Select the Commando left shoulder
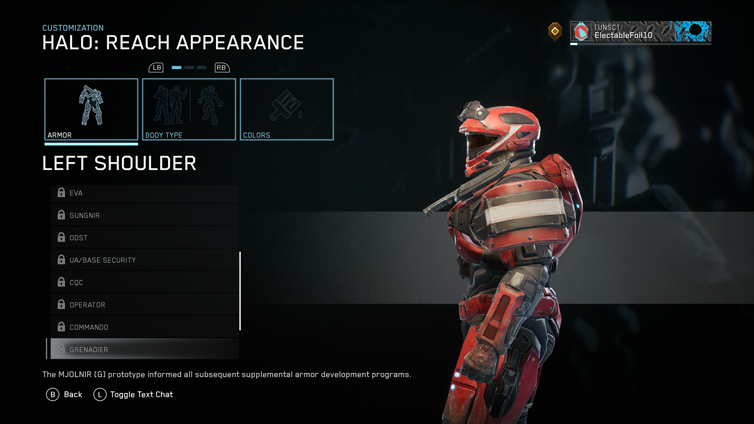Image resolution: width=754 pixels, height=424 pixels. [144, 327]
